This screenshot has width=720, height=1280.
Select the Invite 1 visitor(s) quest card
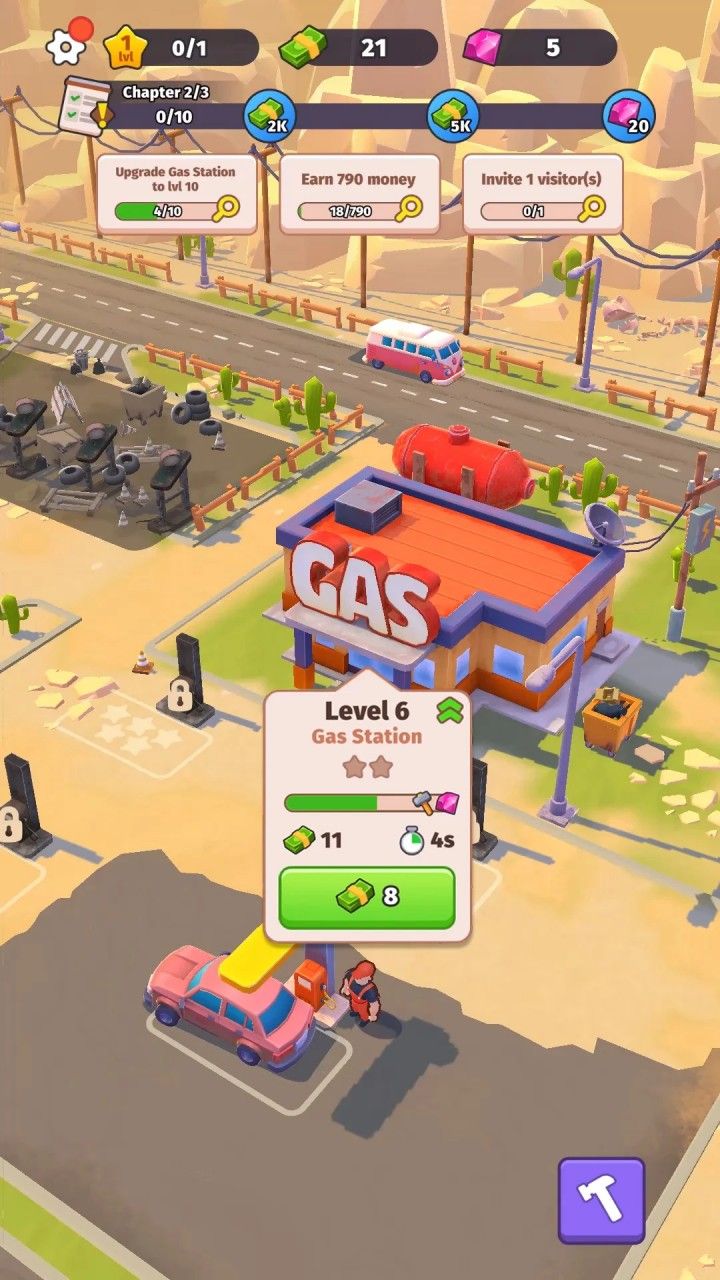pyautogui.click(x=542, y=193)
